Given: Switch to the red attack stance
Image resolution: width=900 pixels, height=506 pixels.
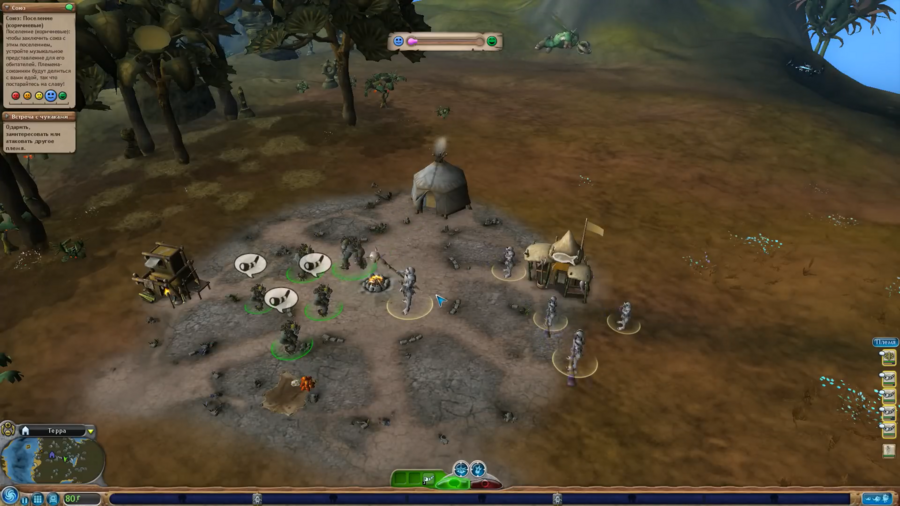Looking at the screenshot, I should pos(486,484).
